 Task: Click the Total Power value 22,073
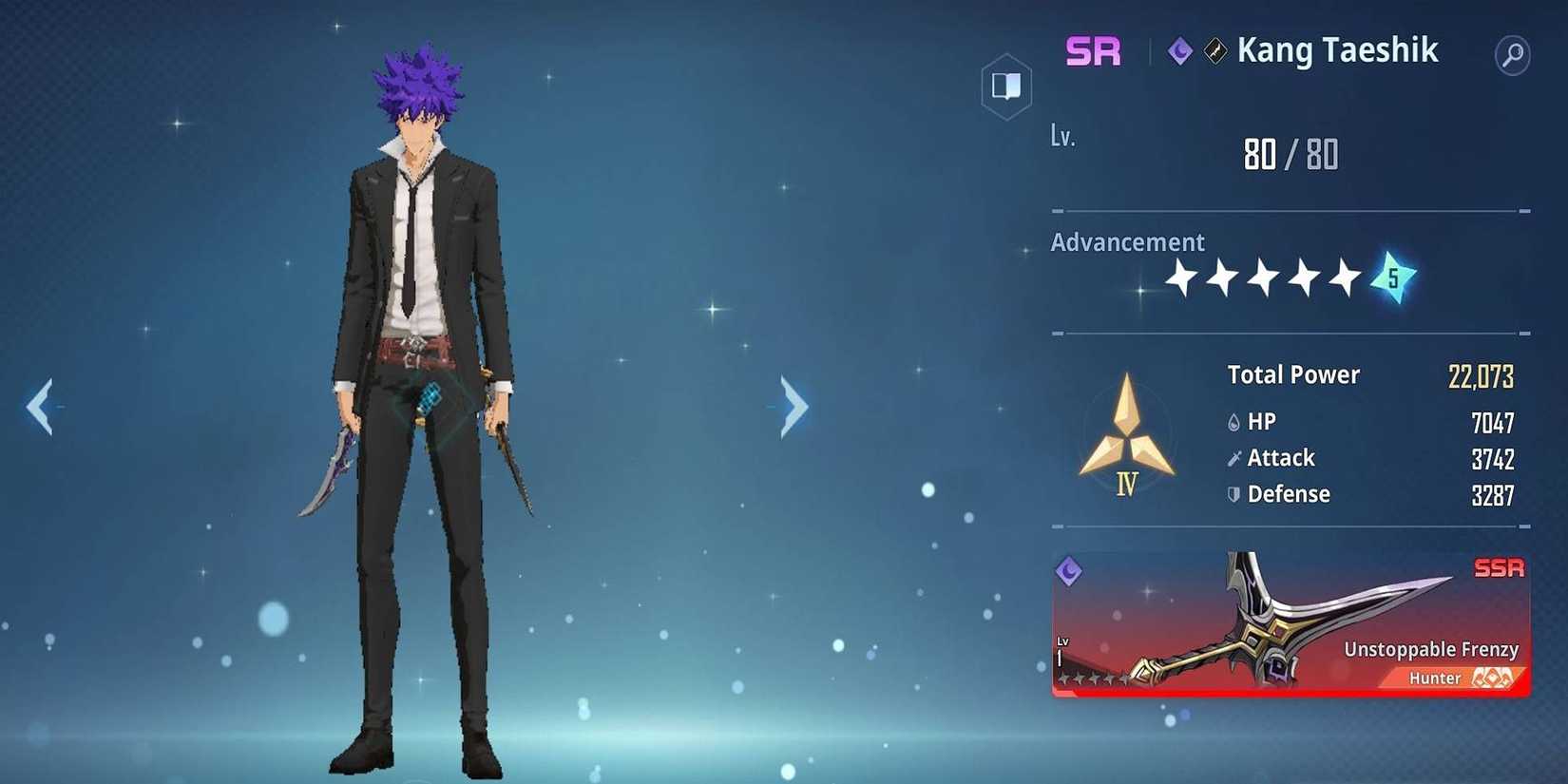pyautogui.click(x=1480, y=375)
